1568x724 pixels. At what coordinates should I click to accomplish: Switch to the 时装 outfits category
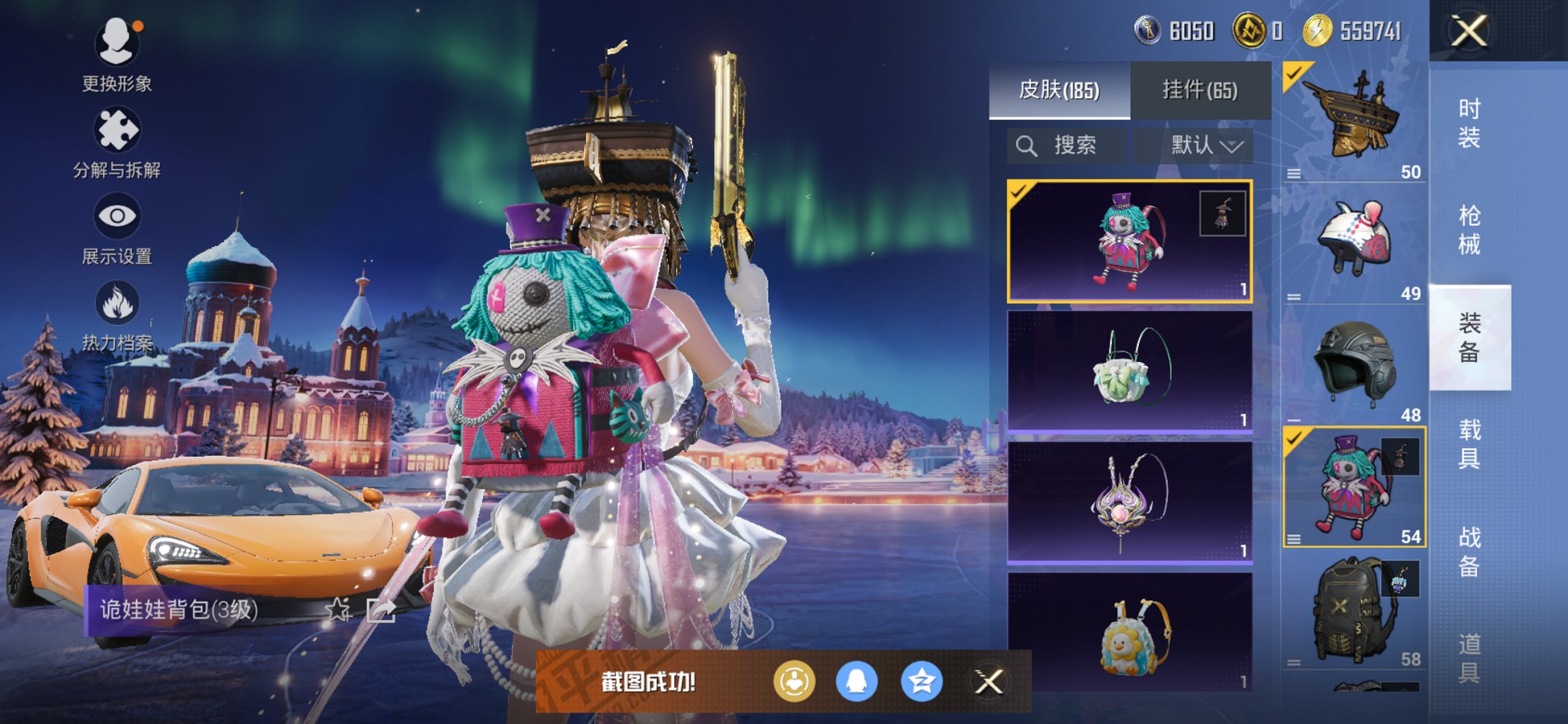click(1469, 123)
